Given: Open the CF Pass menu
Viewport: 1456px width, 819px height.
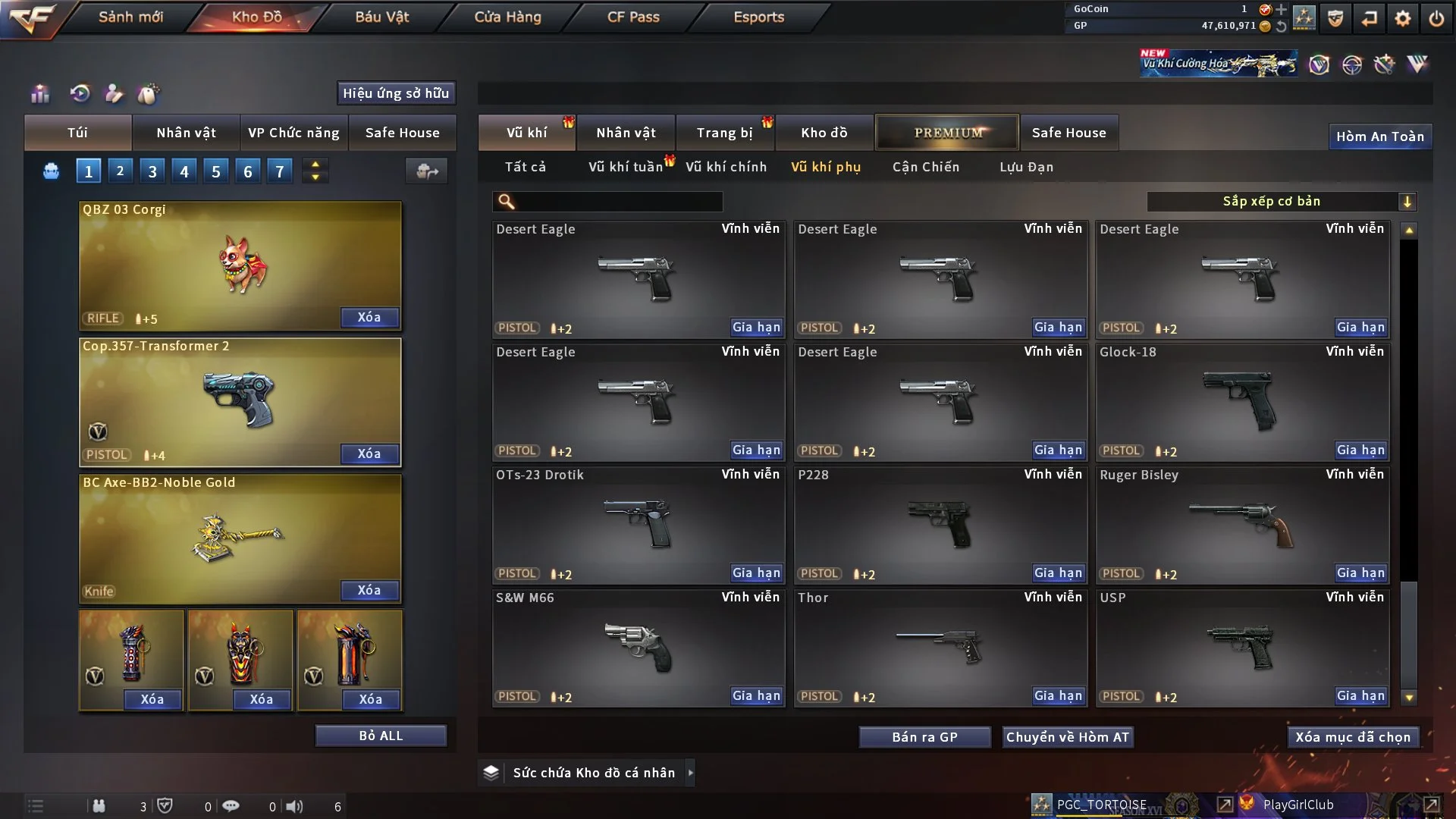Looking at the screenshot, I should coord(633,17).
